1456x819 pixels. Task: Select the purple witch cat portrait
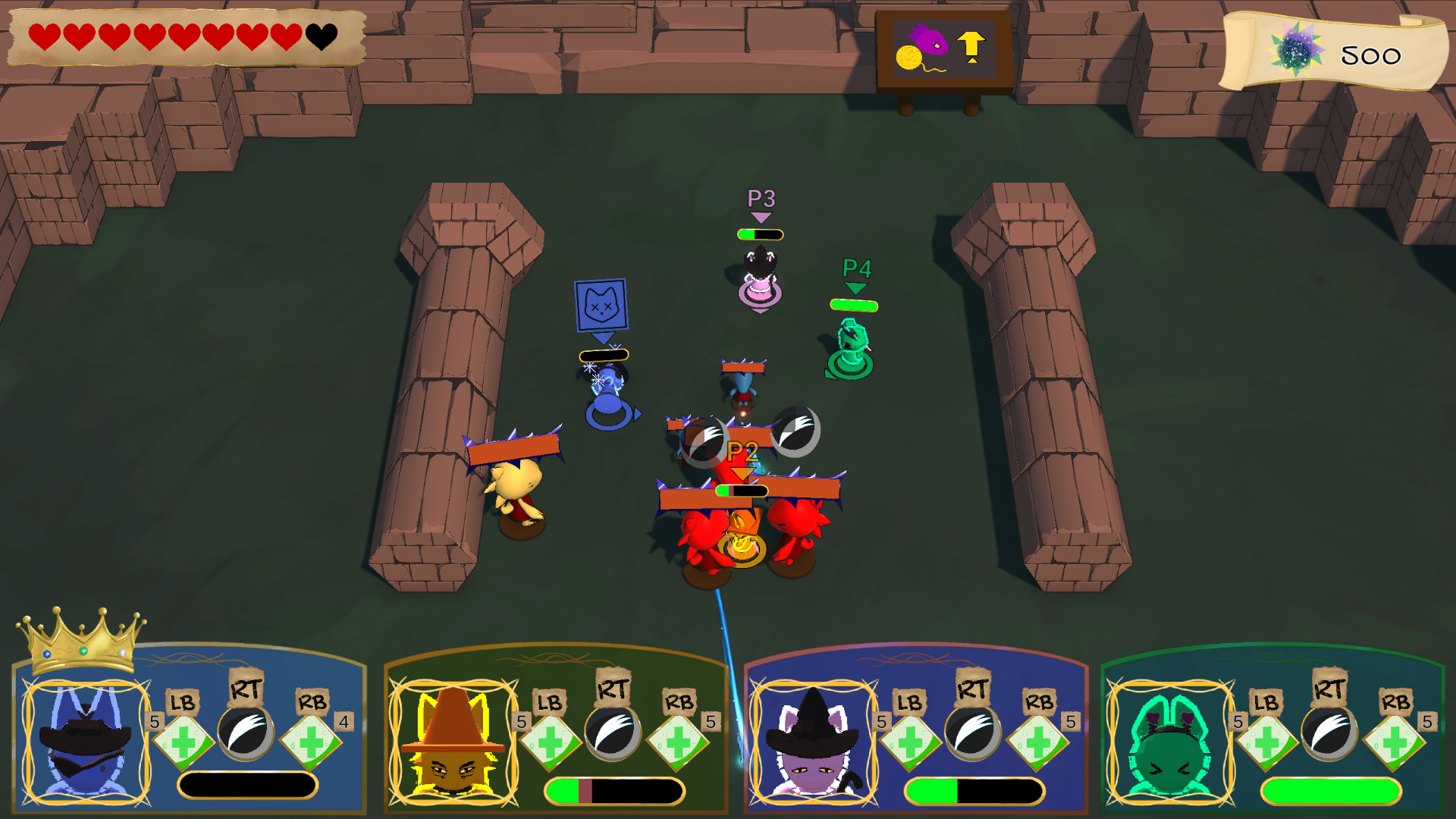[x=812, y=742]
